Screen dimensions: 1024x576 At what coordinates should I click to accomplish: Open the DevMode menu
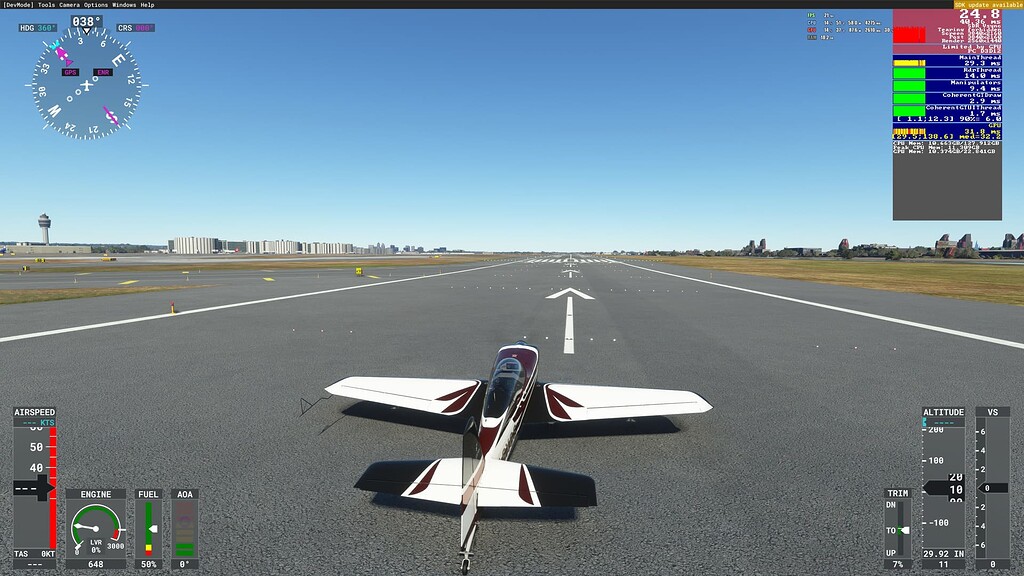tap(19, 4)
